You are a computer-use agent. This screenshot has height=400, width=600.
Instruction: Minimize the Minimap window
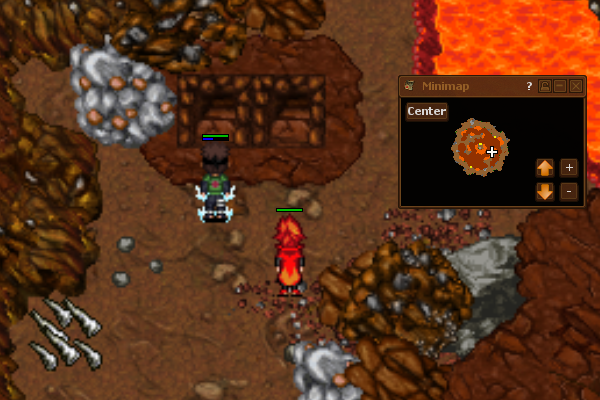[x=560, y=87]
